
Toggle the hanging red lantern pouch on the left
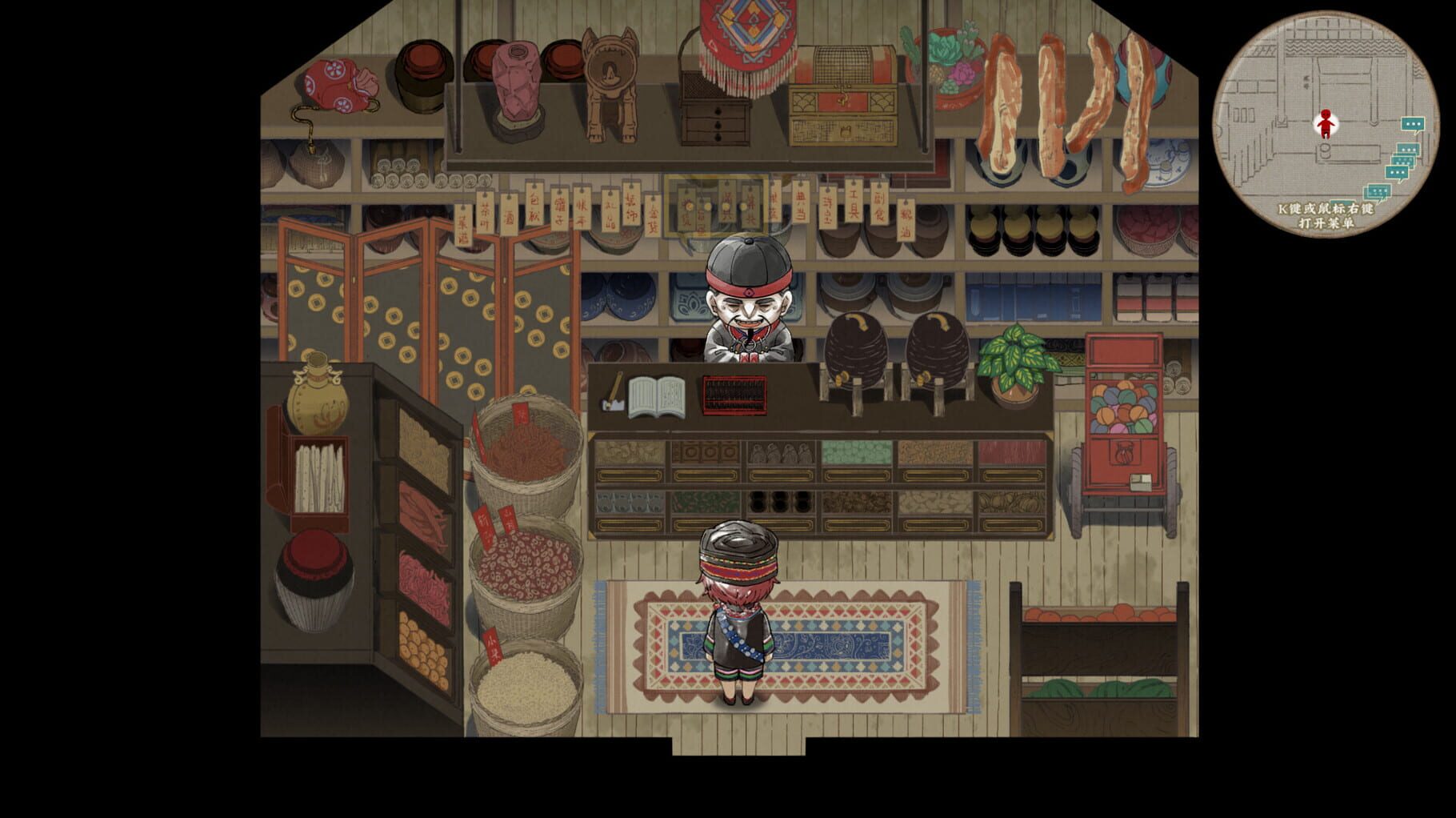click(336, 84)
